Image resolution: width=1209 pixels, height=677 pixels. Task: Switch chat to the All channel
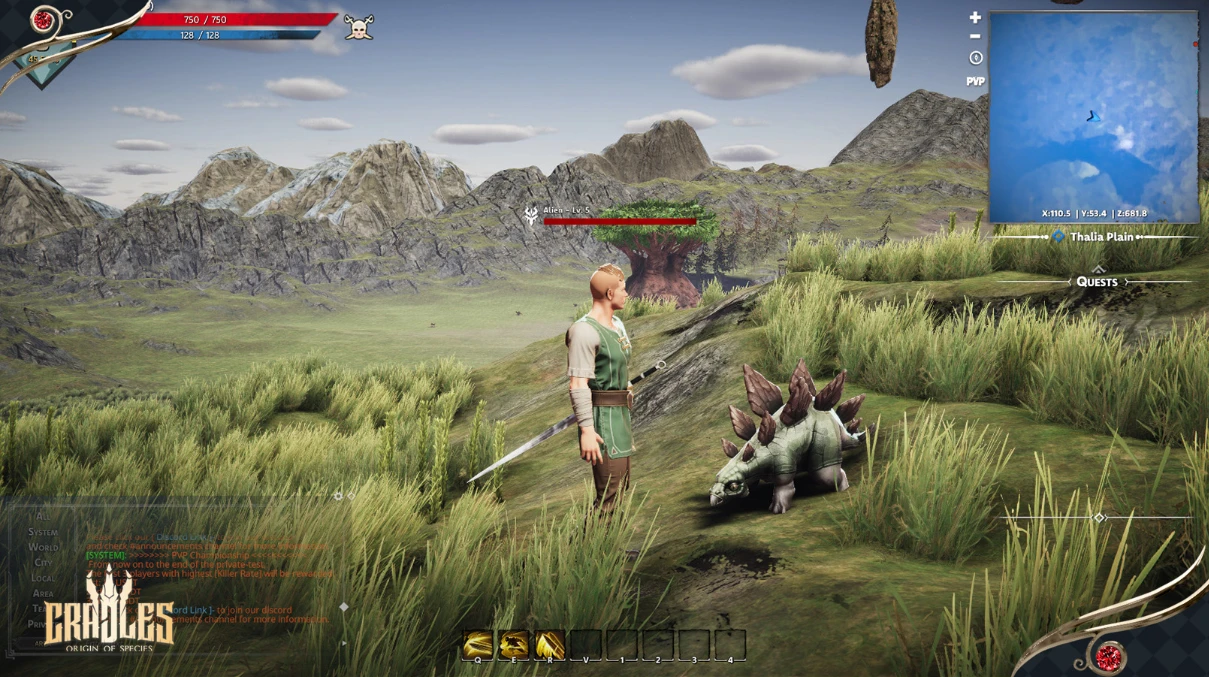click(44, 517)
